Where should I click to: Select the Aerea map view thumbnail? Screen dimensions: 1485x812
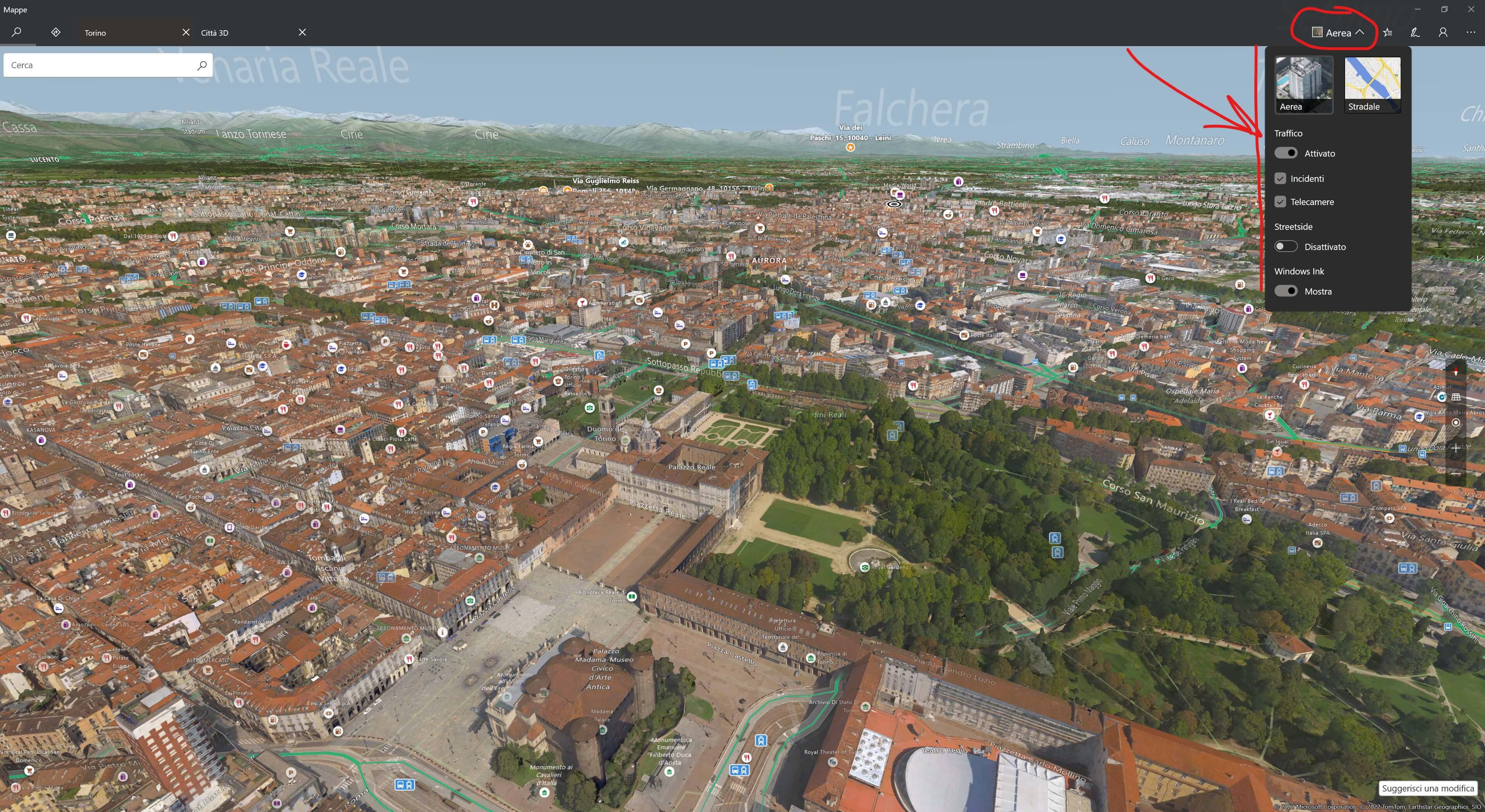[1304, 84]
